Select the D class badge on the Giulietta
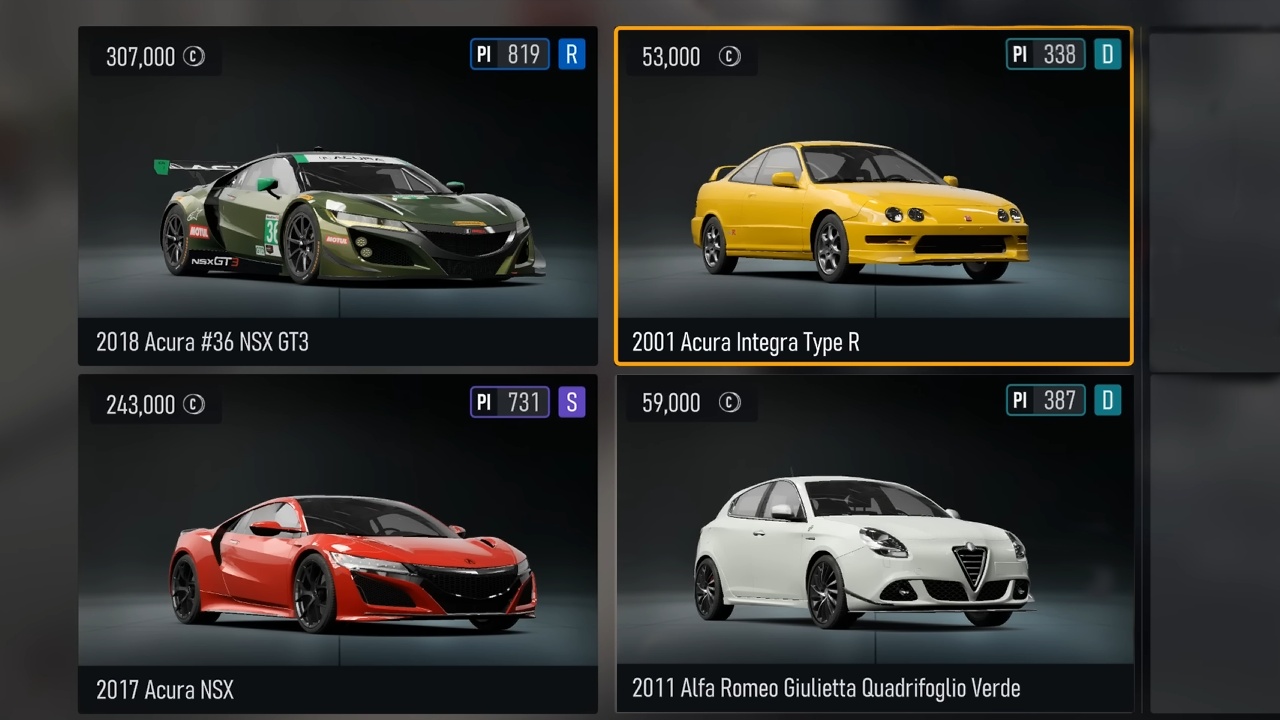This screenshot has height=720, width=1280. 1109,400
